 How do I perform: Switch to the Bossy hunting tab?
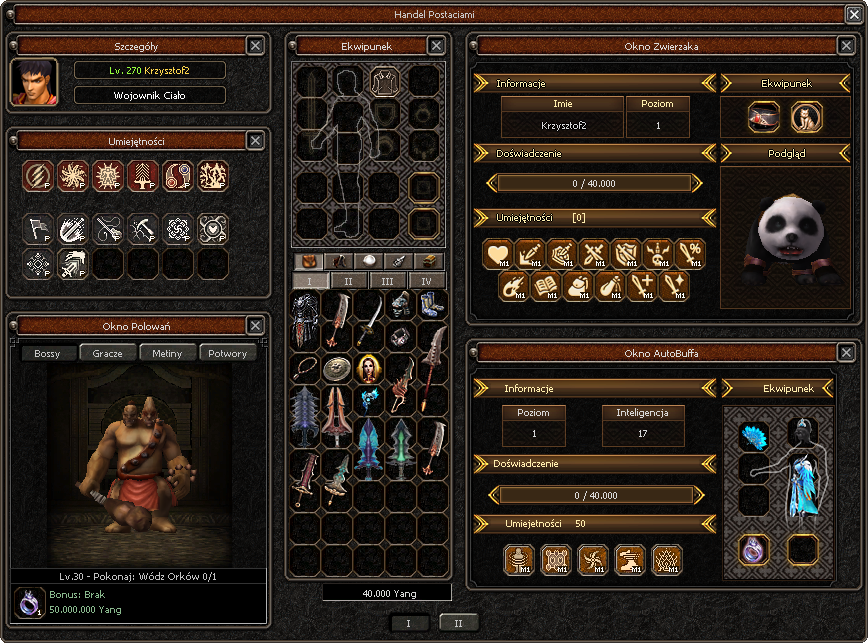pyautogui.click(x=47, y=353)
